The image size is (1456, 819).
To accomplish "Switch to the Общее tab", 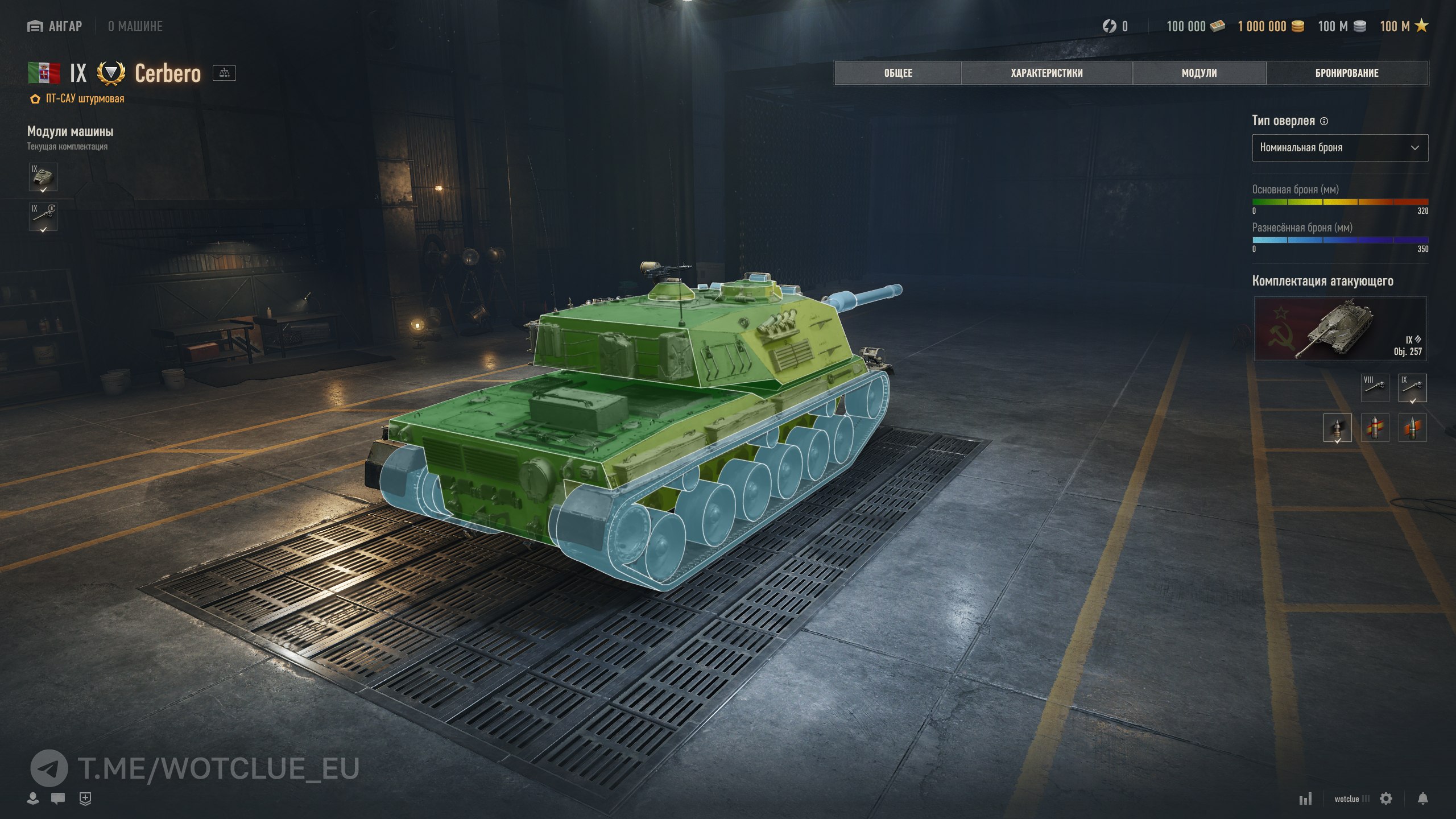I will coord(898,73).
